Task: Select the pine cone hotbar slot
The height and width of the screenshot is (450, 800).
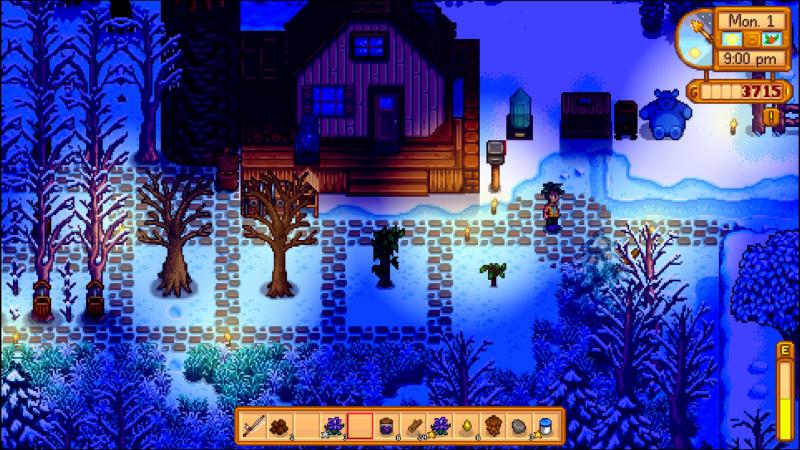Action: [492, 424]
